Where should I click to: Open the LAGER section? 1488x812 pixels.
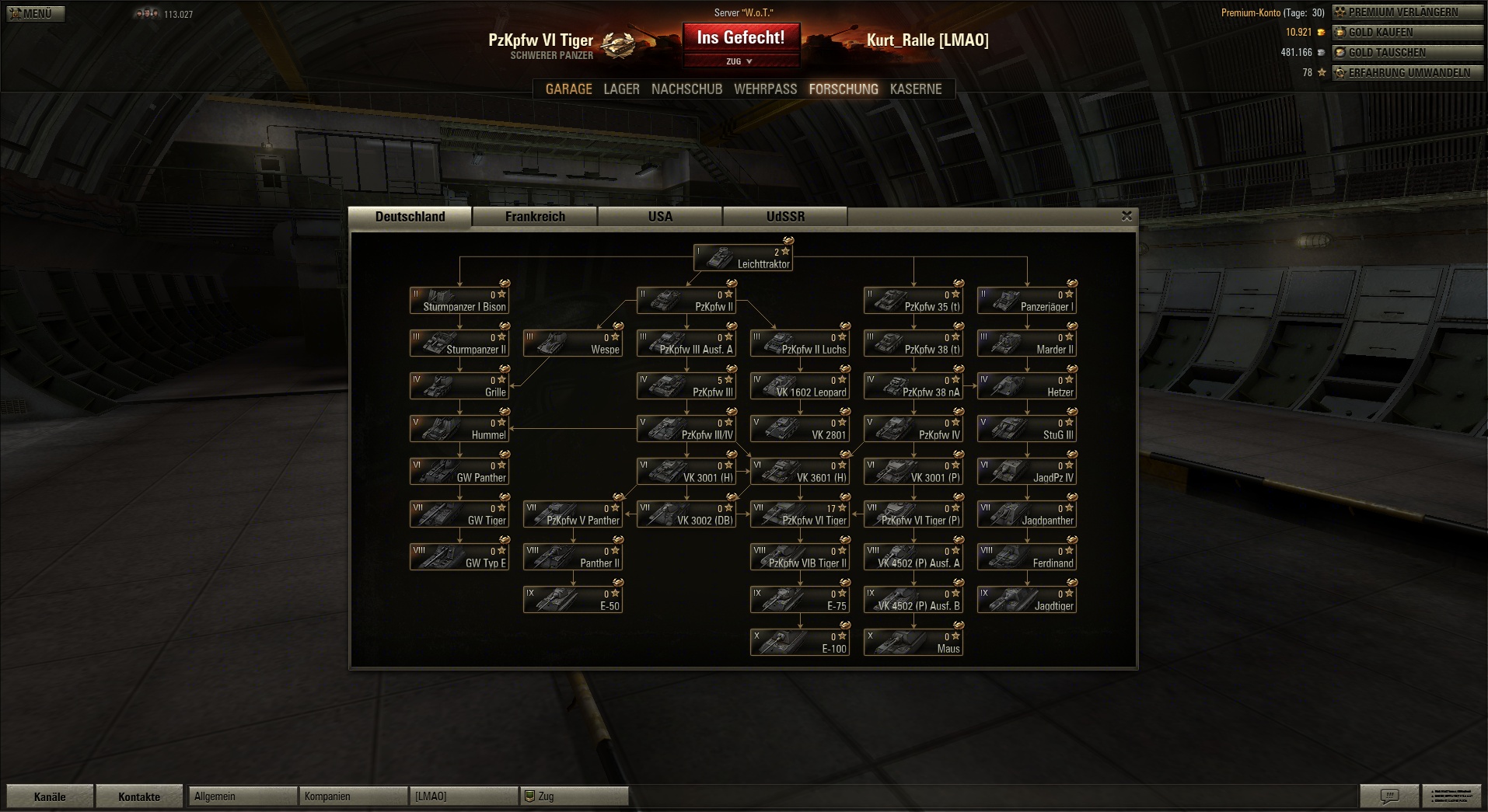click(x=621, y=89)
